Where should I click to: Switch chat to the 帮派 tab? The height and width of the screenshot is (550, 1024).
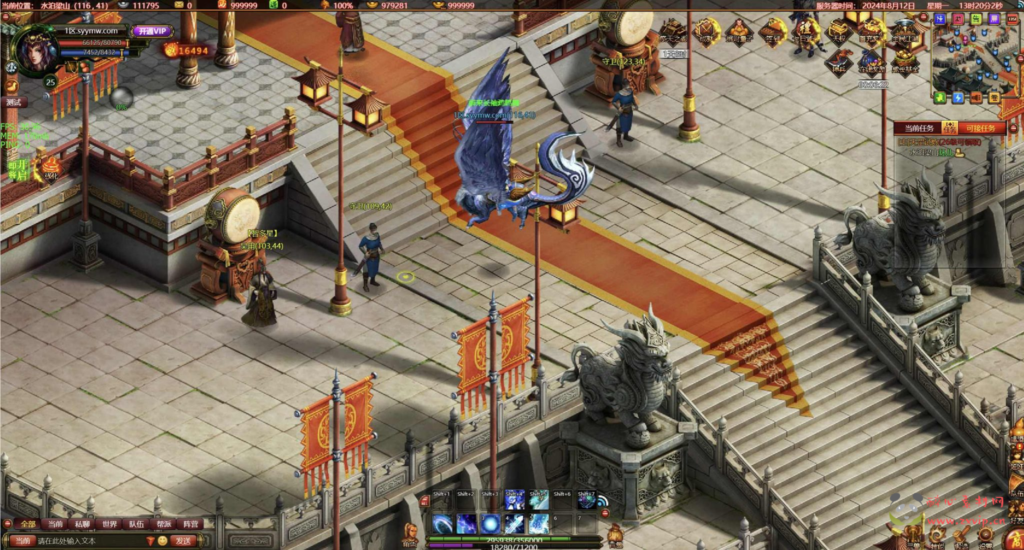point(164,524)
